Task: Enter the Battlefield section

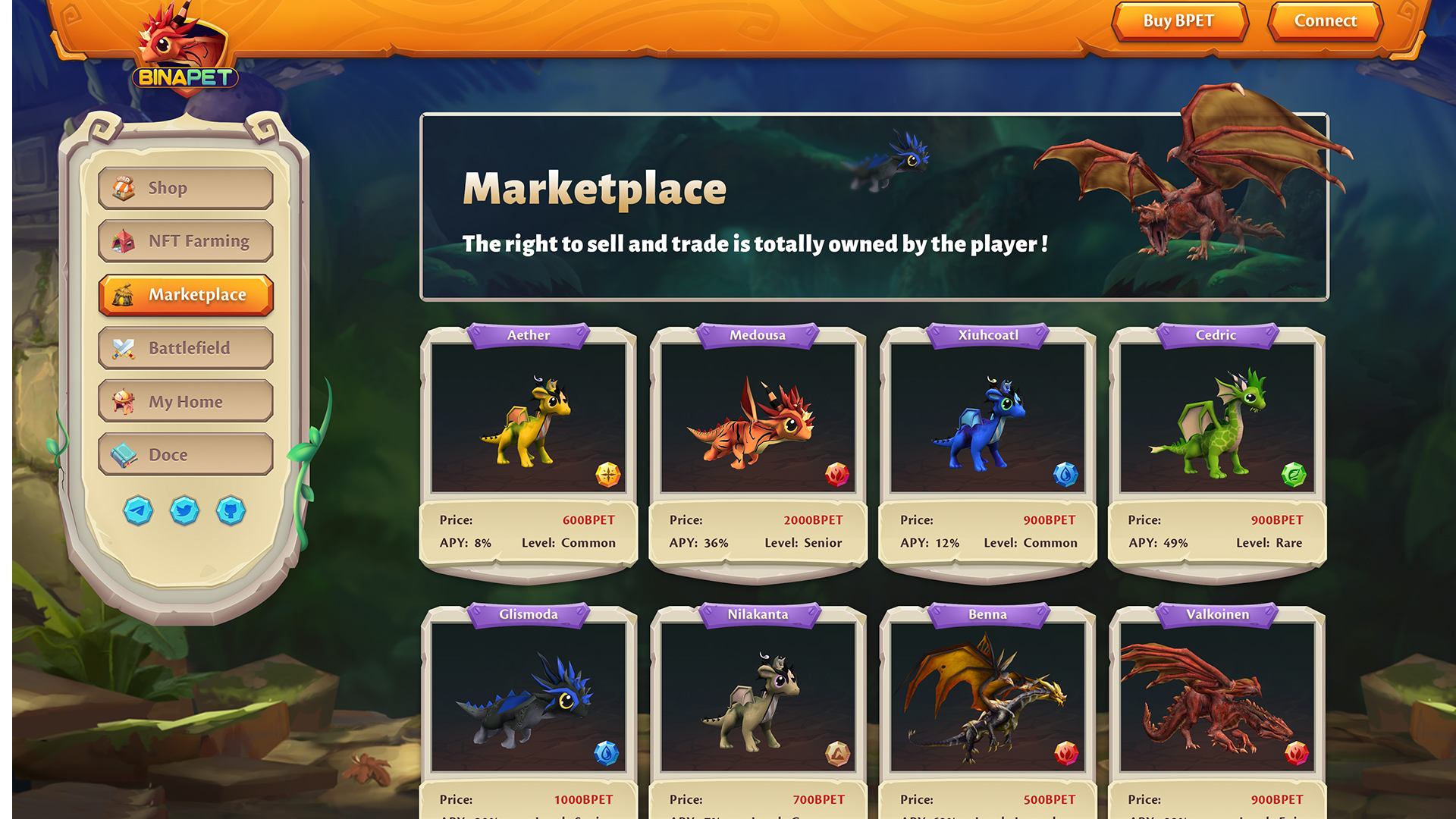Action: coord(186,348)
